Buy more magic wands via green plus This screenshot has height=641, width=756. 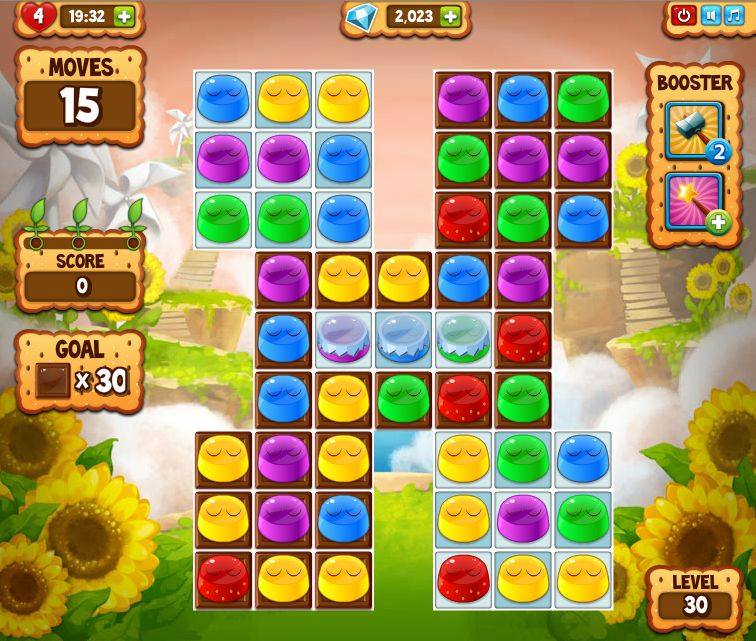(717, 222)
